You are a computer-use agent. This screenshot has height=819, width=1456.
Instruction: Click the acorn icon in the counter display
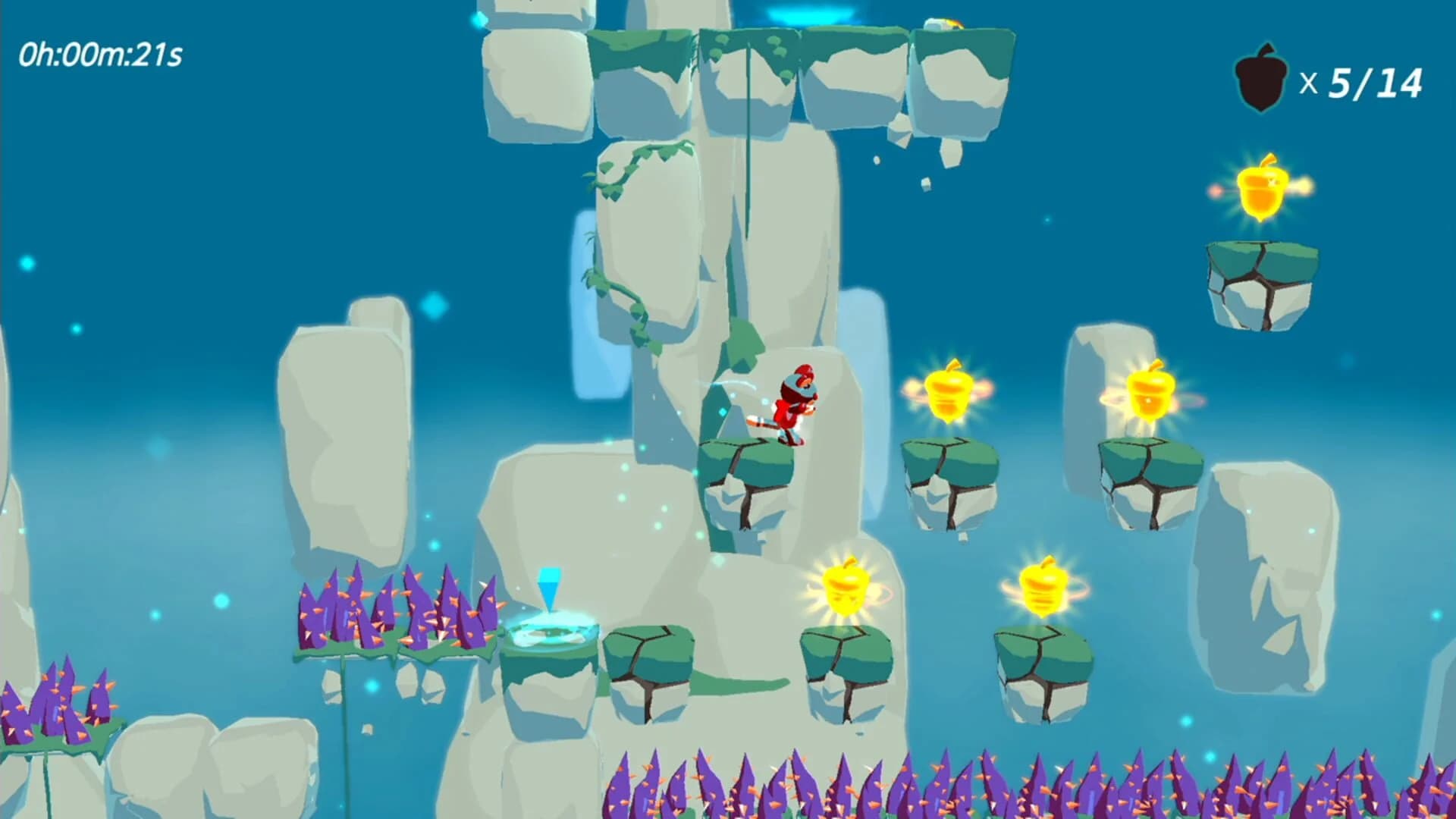click(x=1260, y=74)
